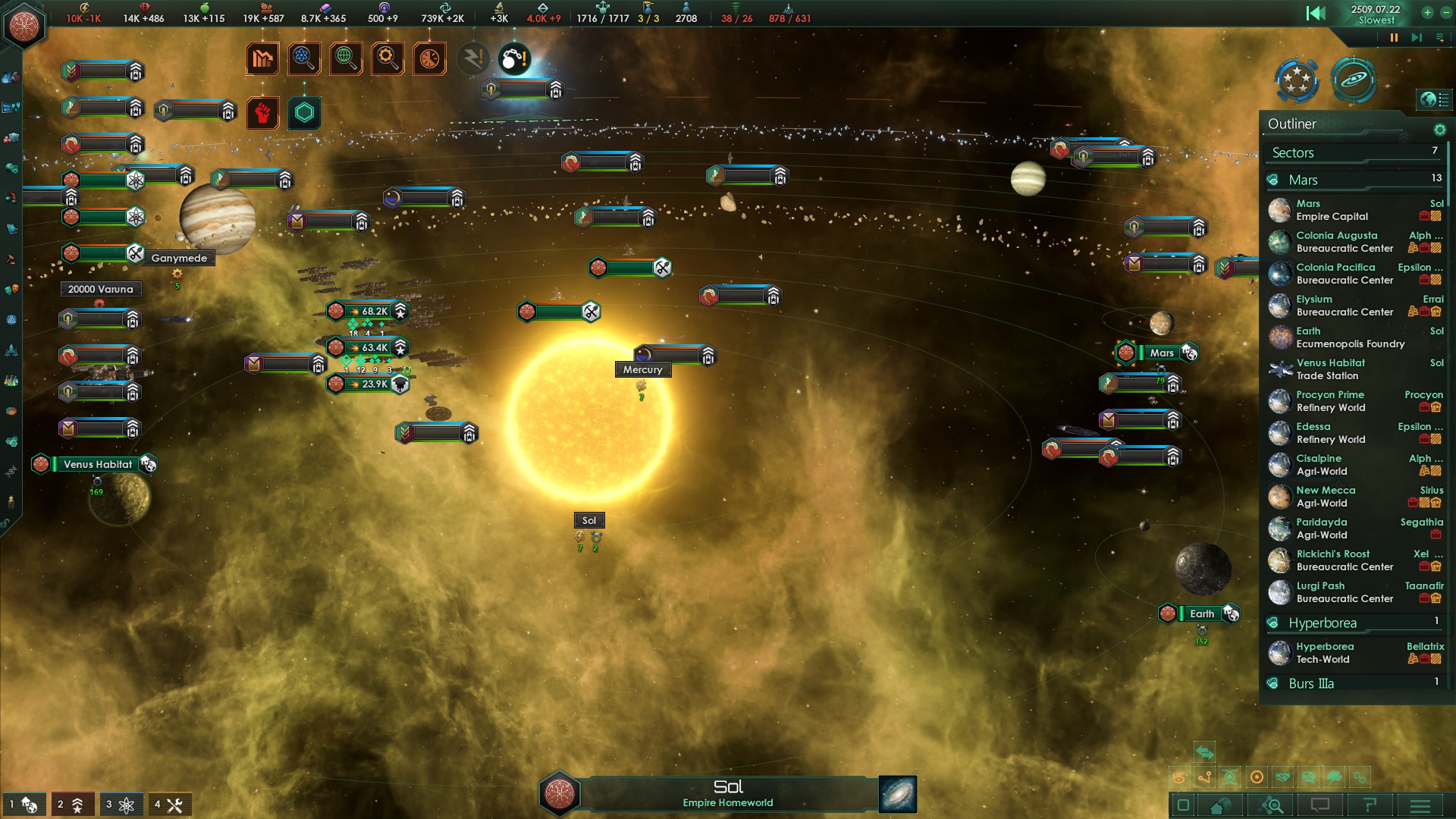Increase game speed with the plus button

1427,13
